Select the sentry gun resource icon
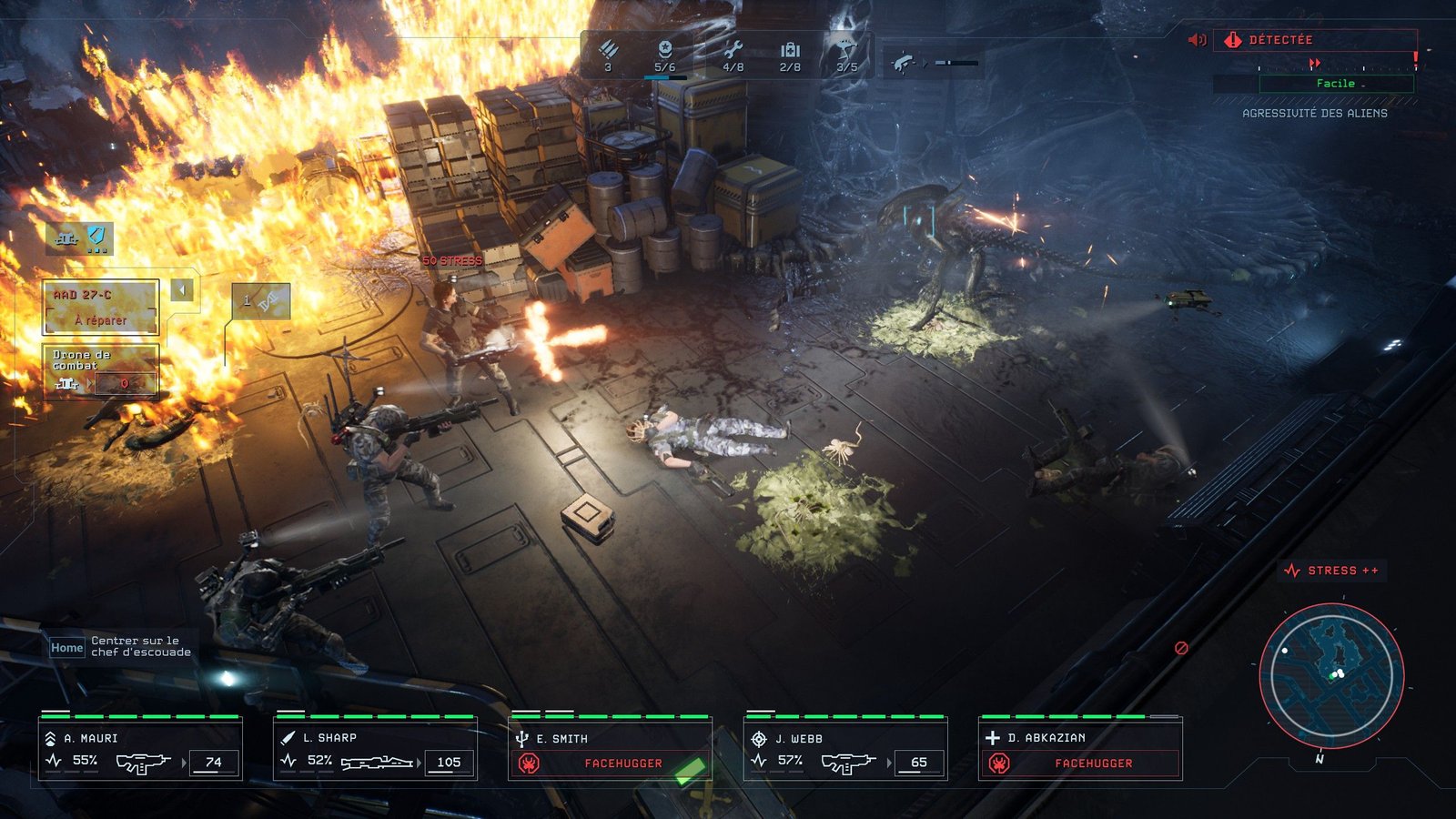The image size is (1456, 819). coord(847,55)
